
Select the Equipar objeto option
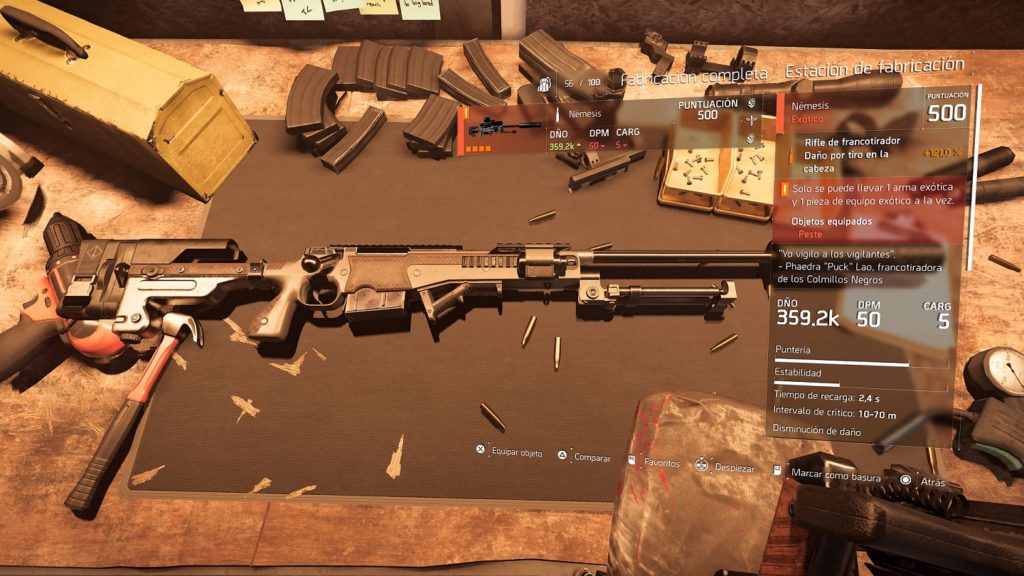(x=510, y=453)
